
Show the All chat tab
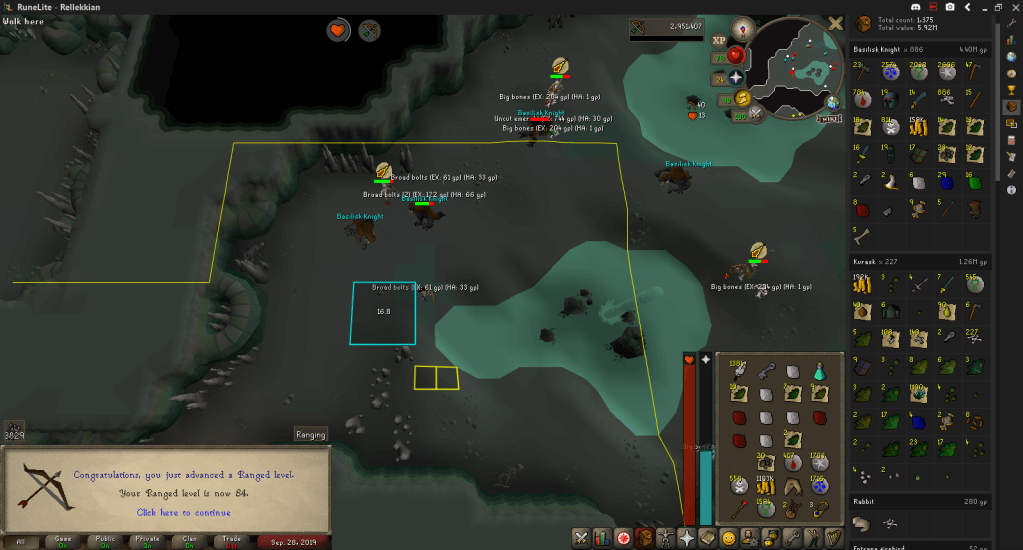tap(21, 541)
